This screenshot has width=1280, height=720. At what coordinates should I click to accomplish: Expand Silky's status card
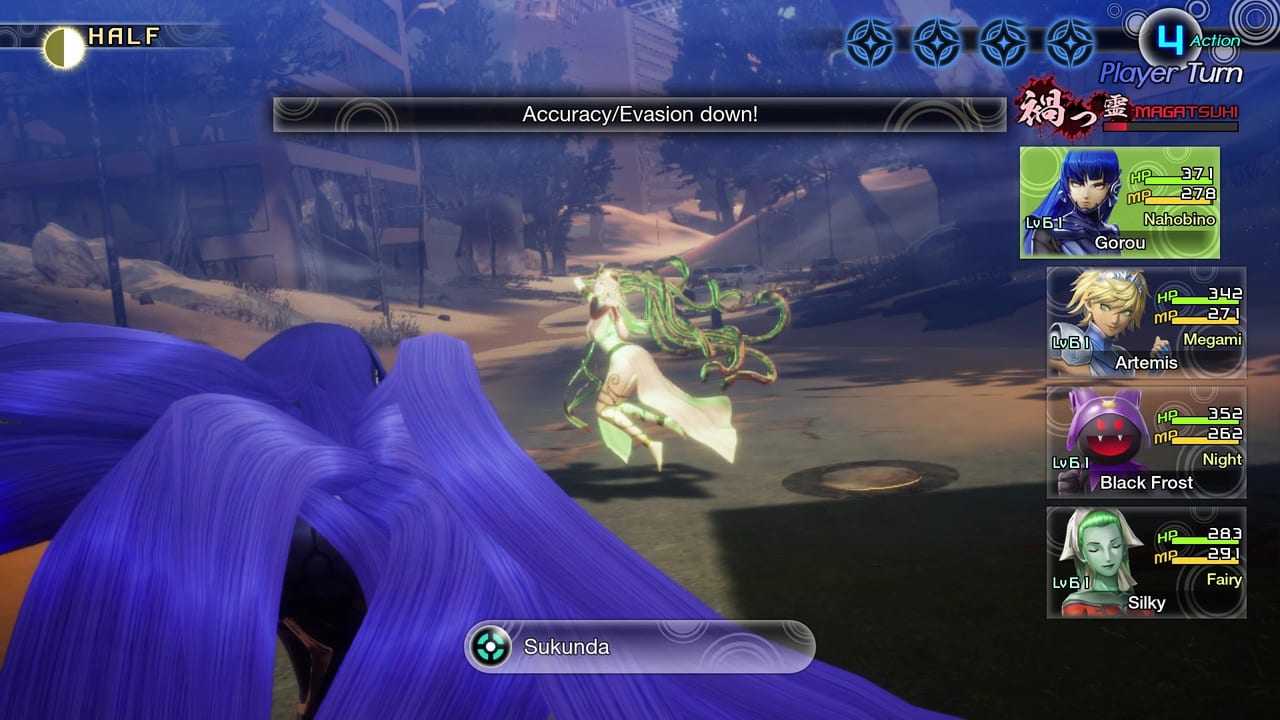pyautogui.click(x=1145, y=563)
